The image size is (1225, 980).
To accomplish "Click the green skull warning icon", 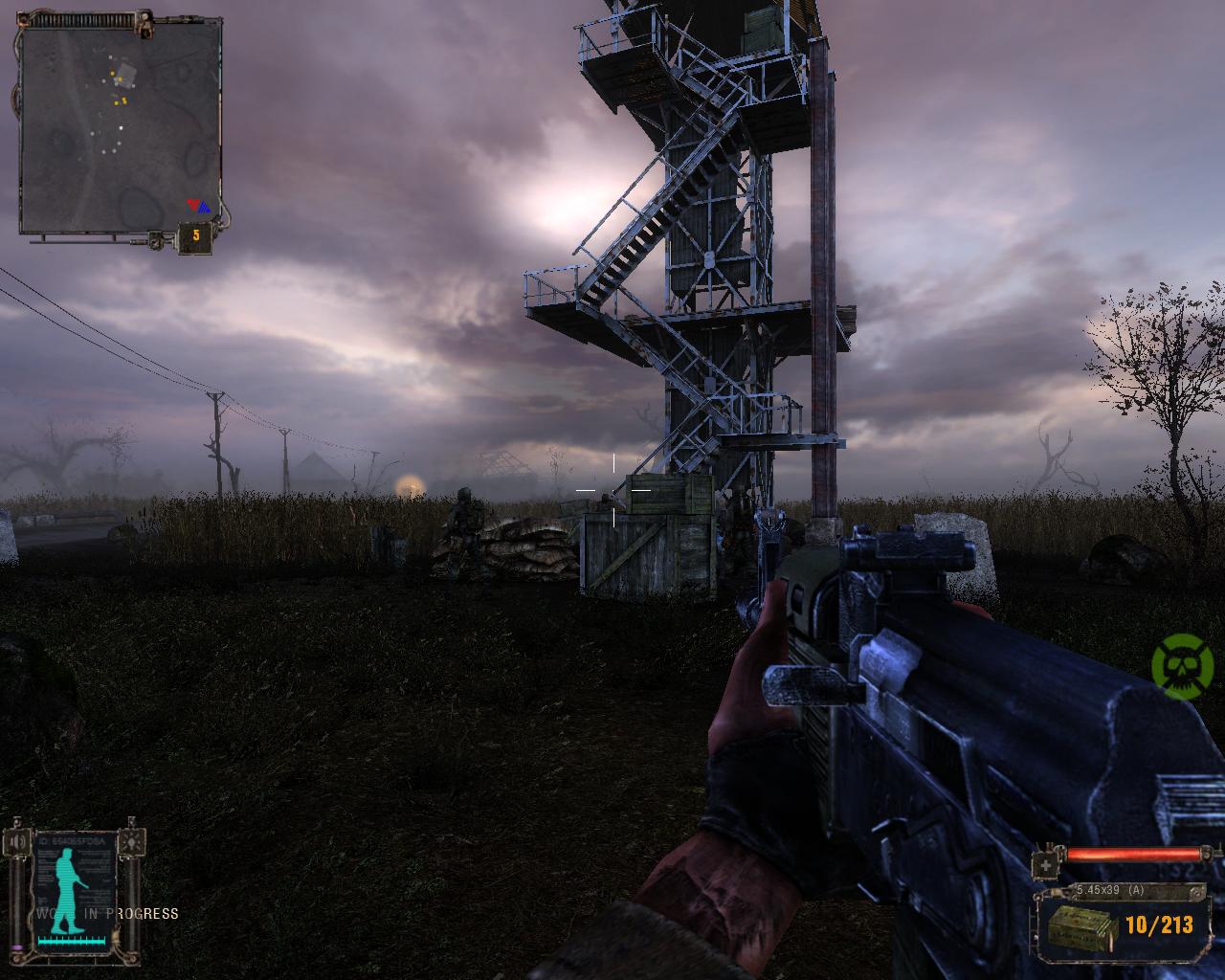I will (1183, 661).
